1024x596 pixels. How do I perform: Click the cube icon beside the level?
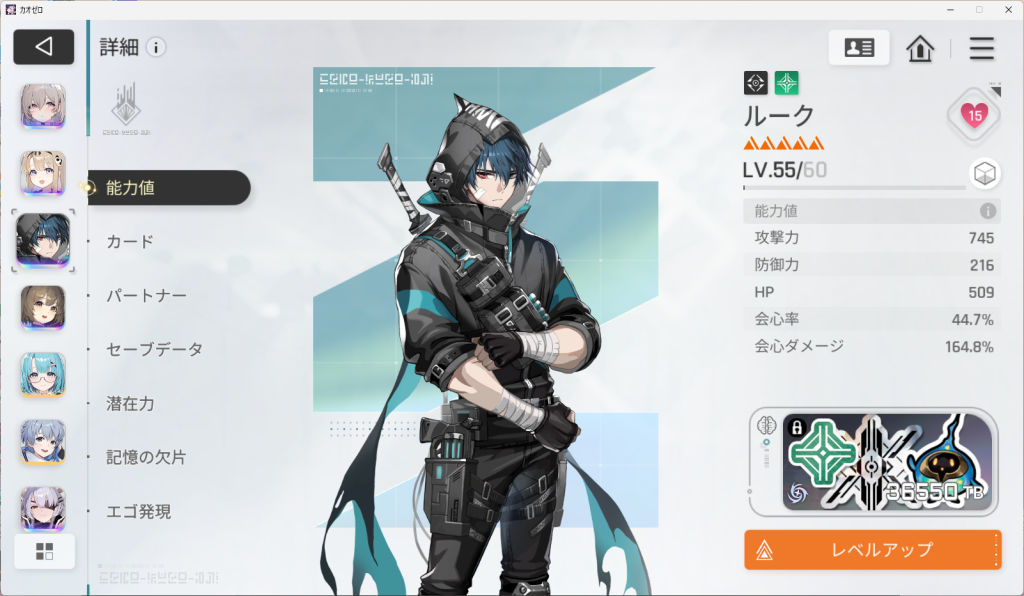[x=985, y=174]
